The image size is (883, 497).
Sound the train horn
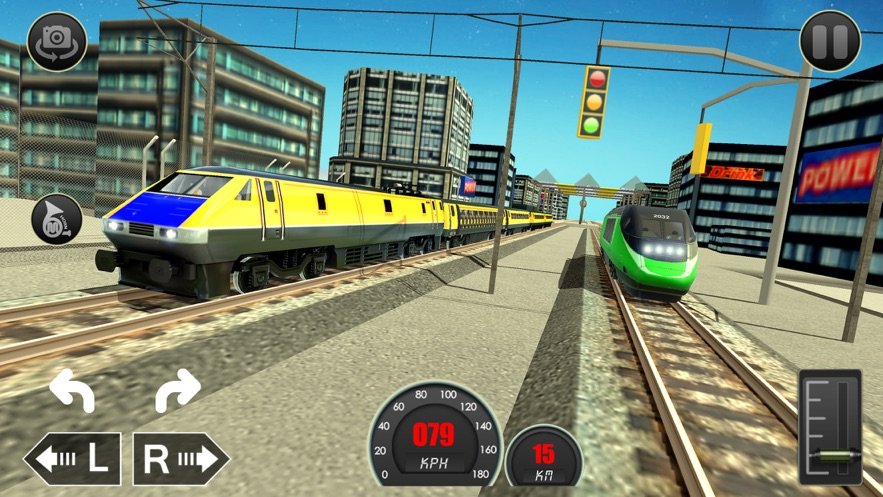56,219
